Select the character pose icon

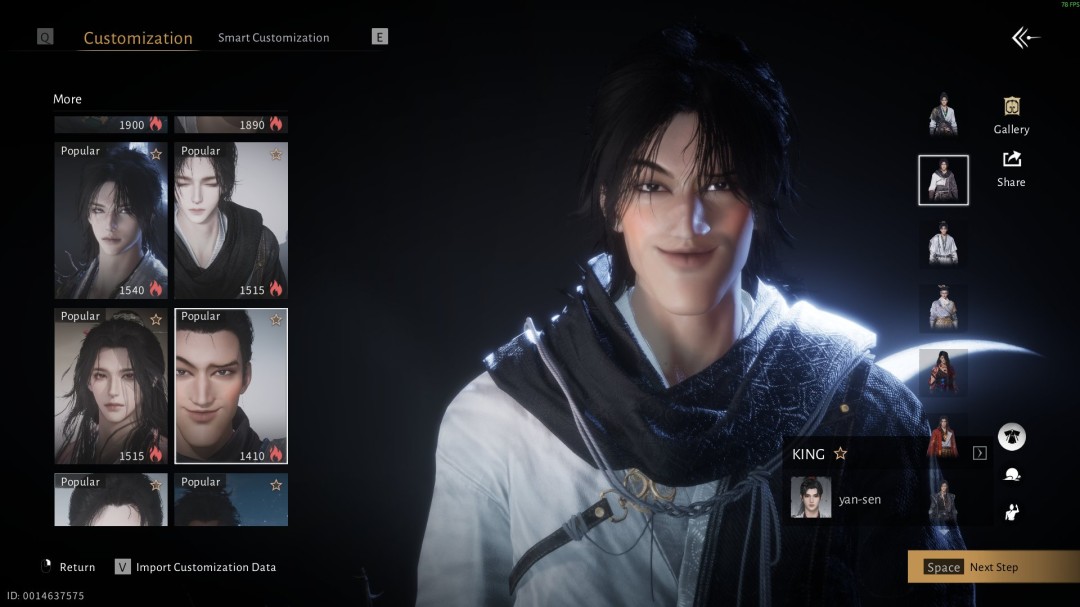click(1012, 512)
